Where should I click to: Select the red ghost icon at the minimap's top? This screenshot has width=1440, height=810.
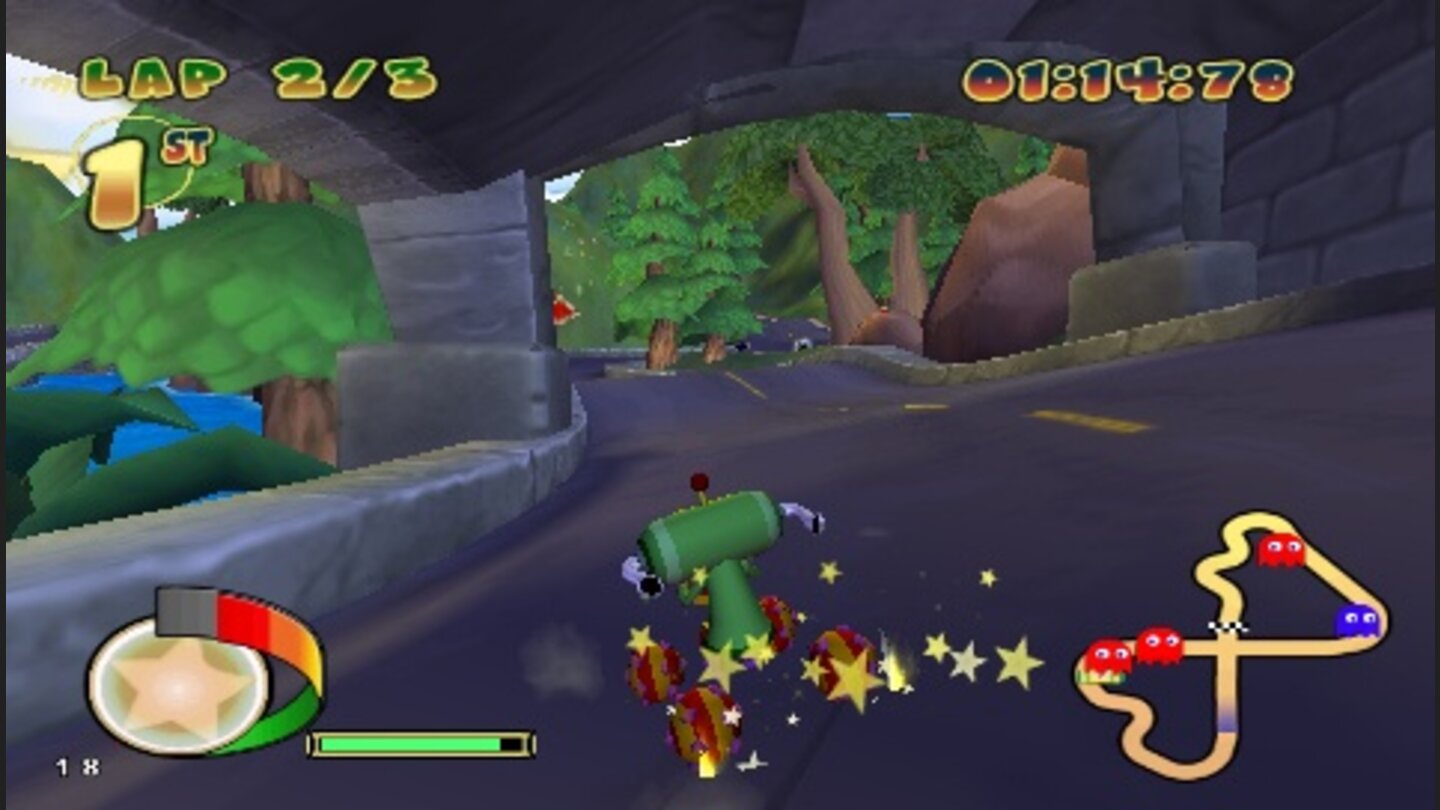point(1281,550)
